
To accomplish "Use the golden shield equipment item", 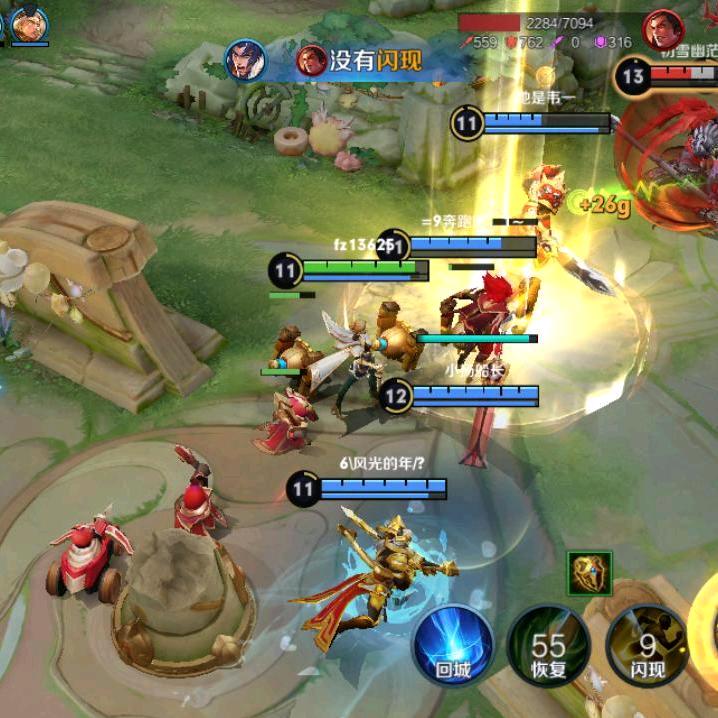I will coord(589,574).
